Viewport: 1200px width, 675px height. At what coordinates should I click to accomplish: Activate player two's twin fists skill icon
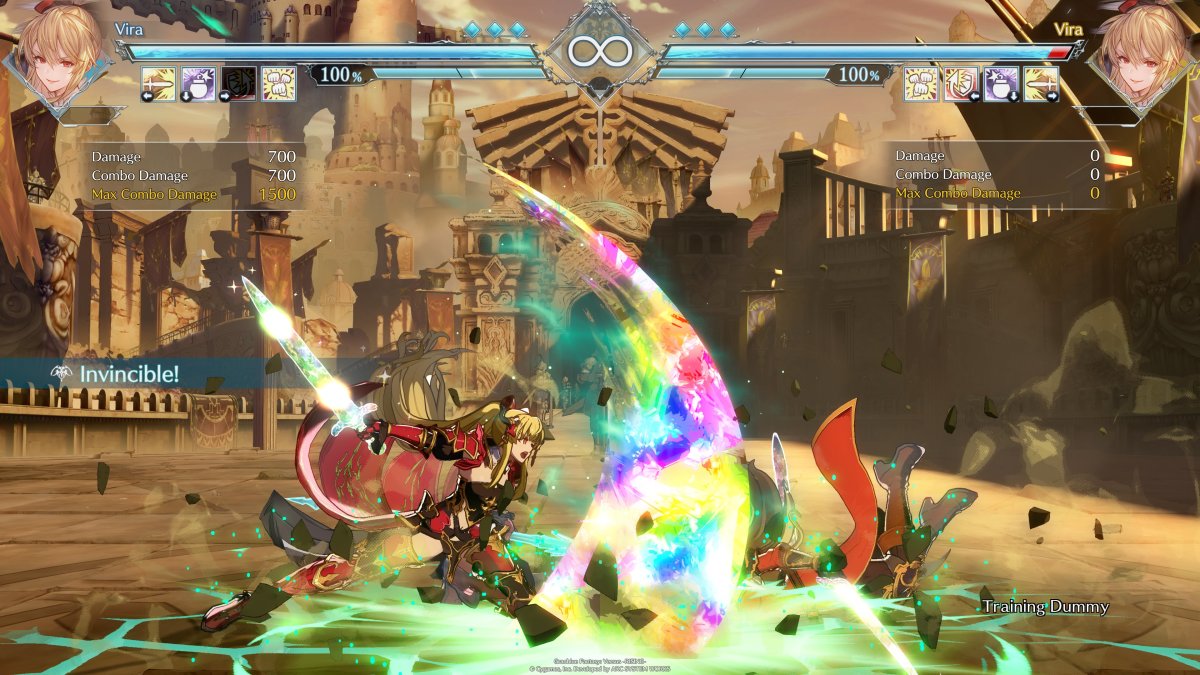tap(921, 84)
